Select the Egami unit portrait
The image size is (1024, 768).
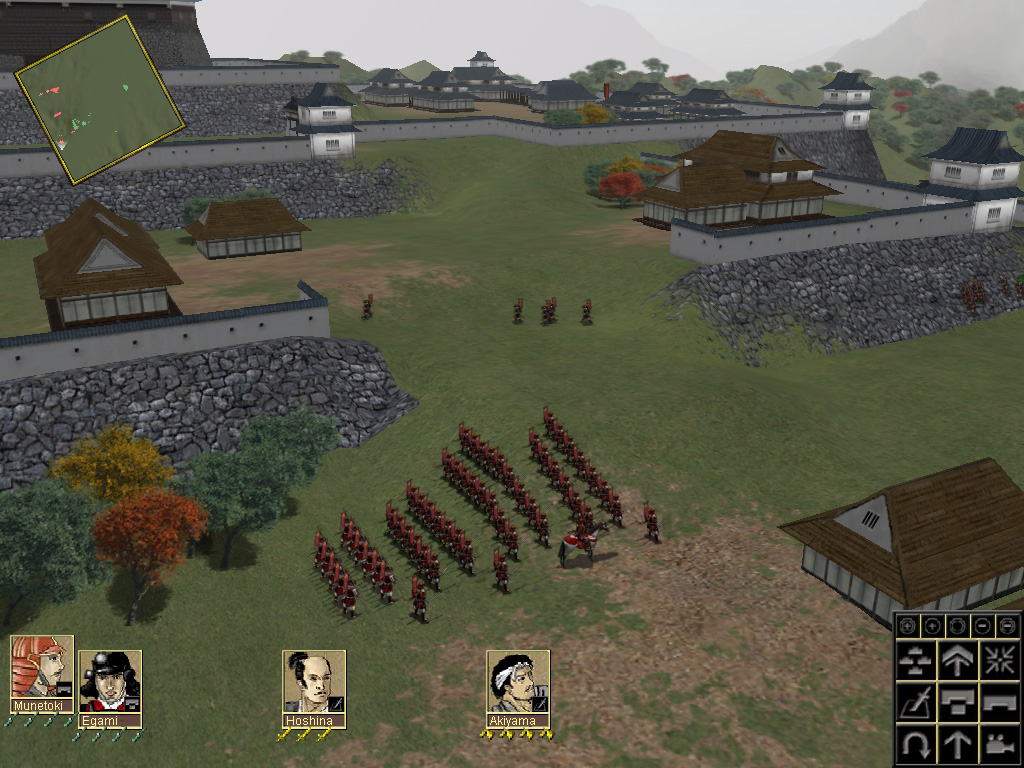(x=110, y=682)
